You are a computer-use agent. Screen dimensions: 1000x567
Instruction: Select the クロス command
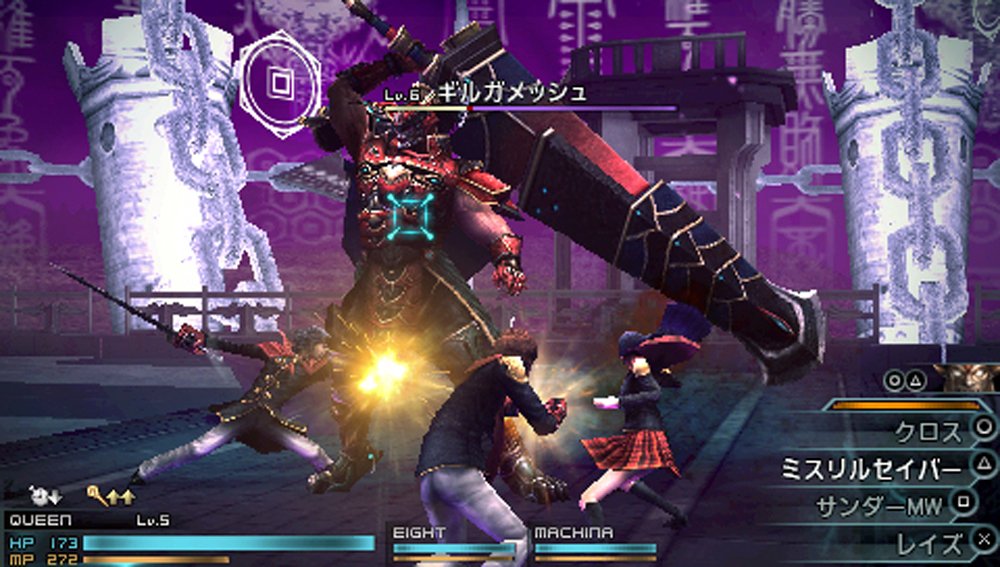pyautogui.click(x=930, y=431)
